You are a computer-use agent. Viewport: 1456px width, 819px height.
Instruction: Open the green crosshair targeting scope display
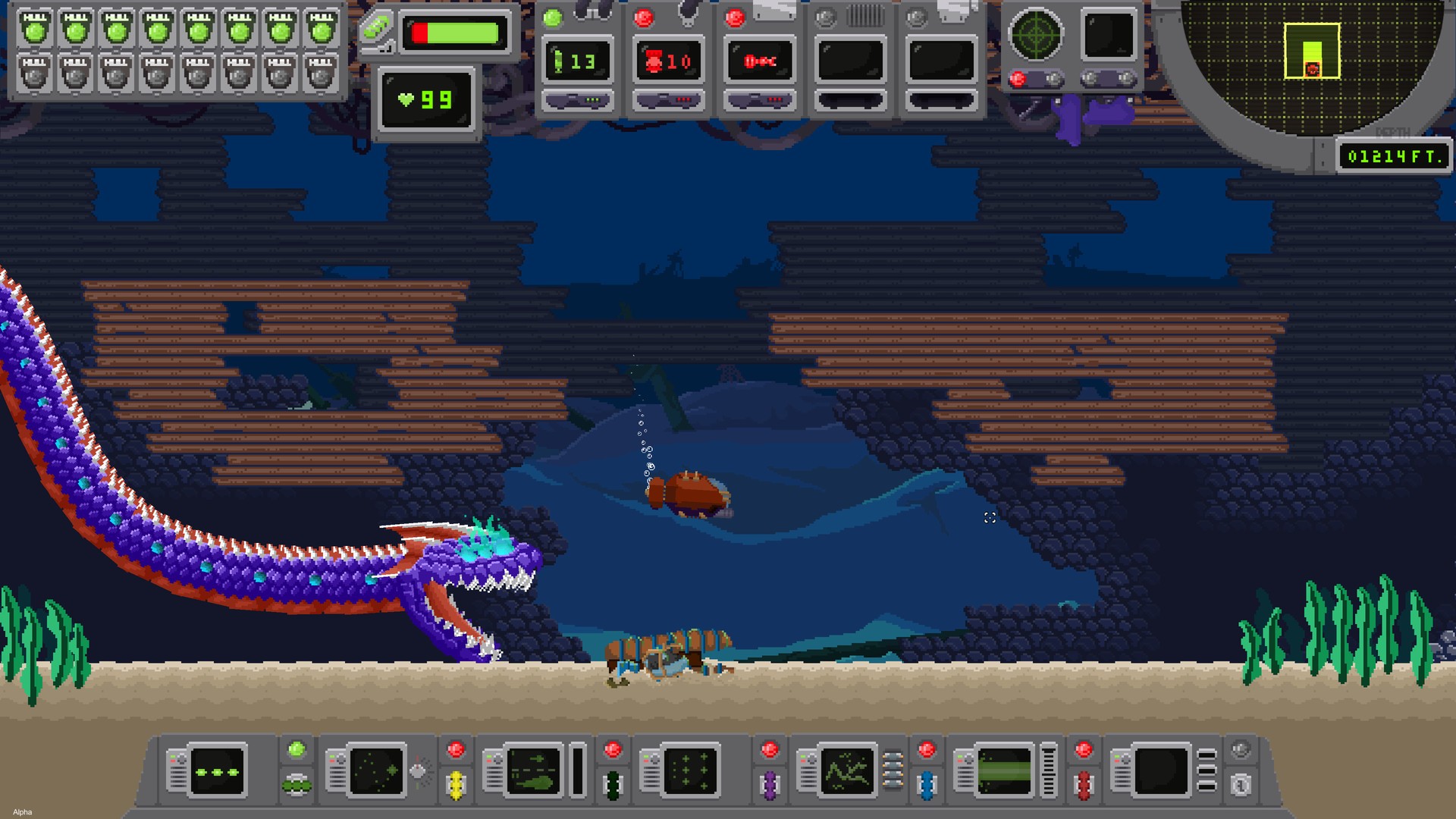coord(1035,34)
